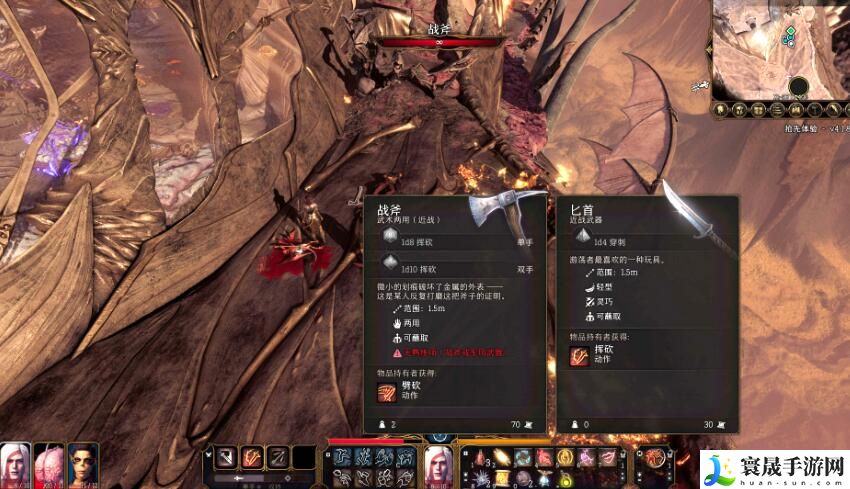Select the dark-haired companion portrait
The width and height of the screenshot is (850, 489).
[x=82, y=462]
